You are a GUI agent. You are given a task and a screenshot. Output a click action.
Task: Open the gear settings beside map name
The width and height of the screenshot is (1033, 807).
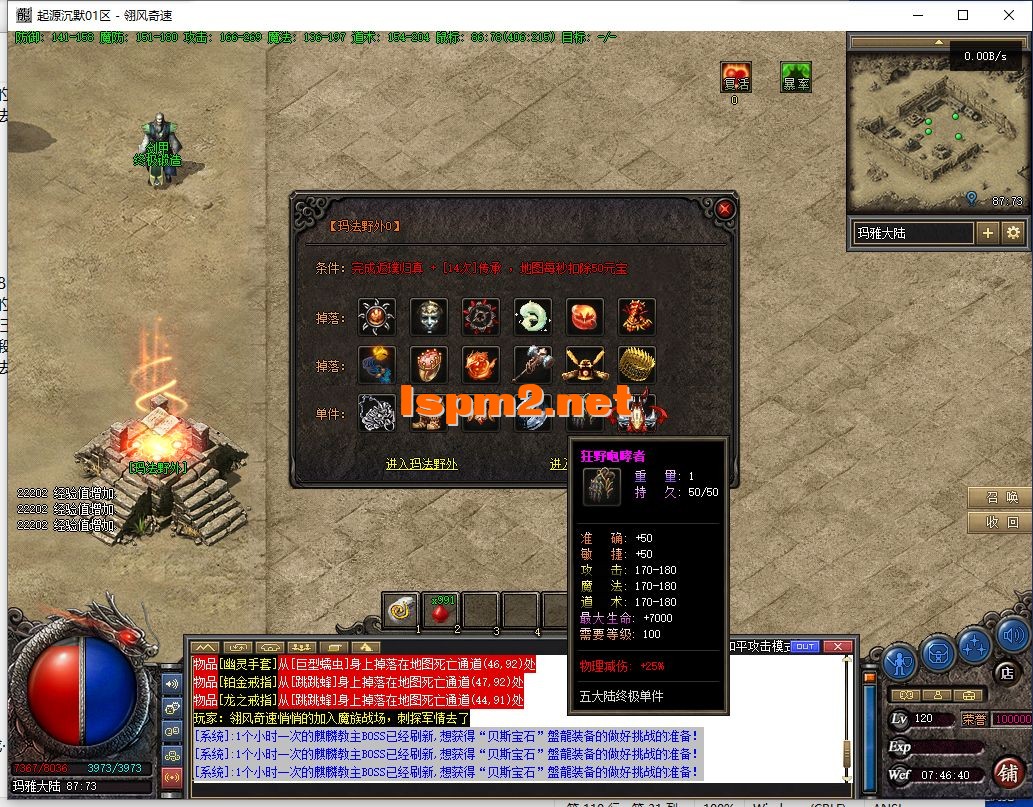pyautogui.click(x=1013, y=233)
